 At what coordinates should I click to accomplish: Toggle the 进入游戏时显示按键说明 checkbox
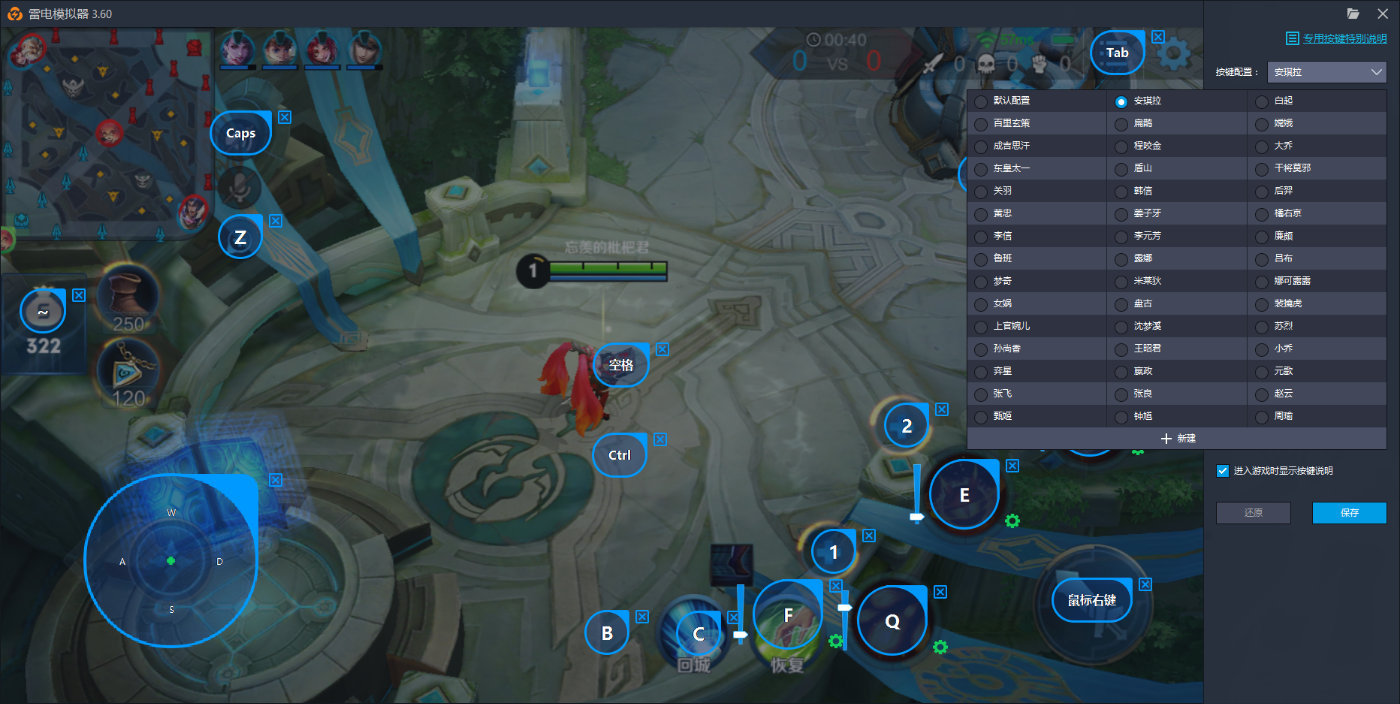pyautogui.click(x=1223, y=471)
